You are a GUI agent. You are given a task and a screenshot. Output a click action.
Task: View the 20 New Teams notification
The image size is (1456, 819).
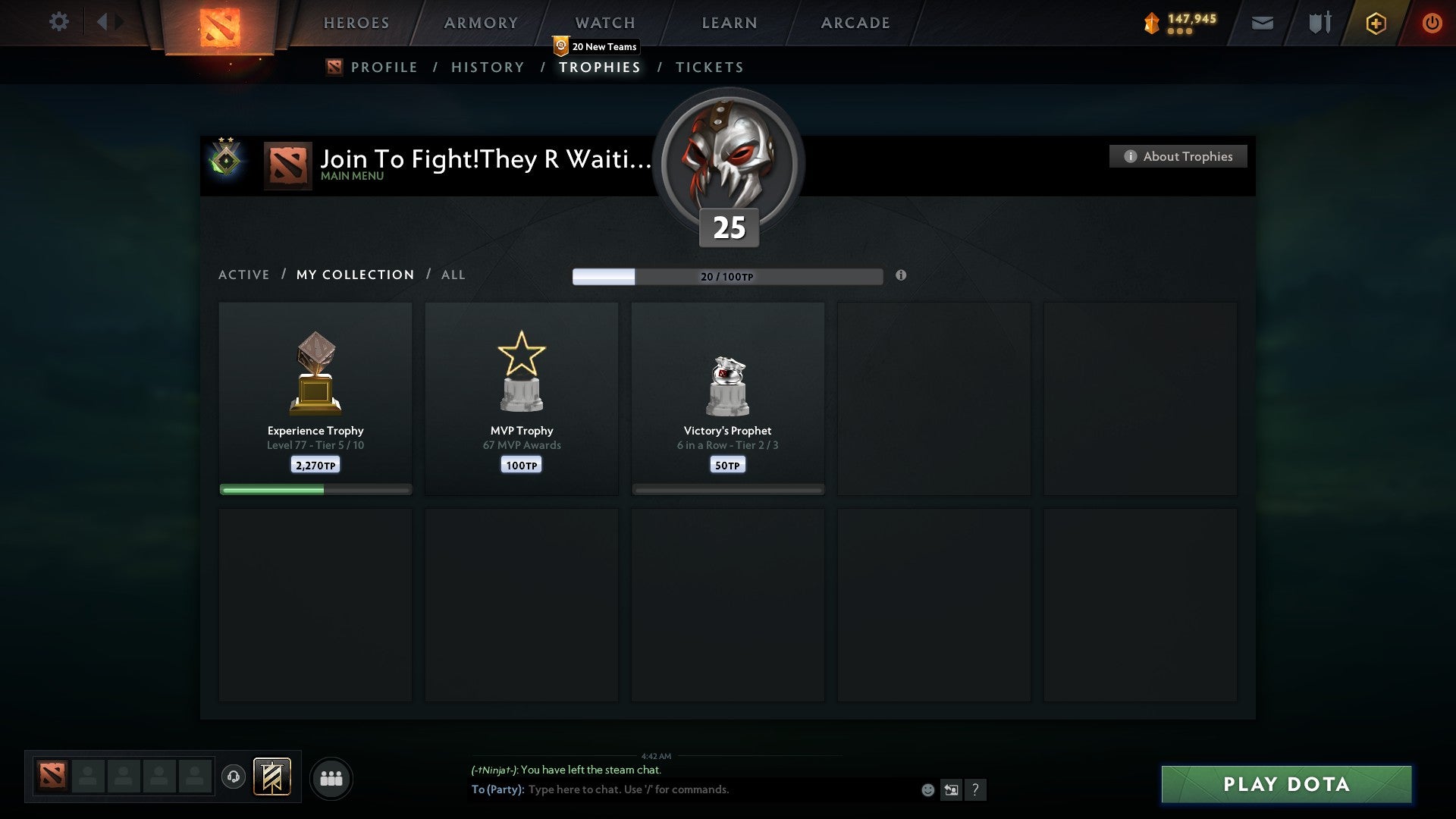click(596, 46)
